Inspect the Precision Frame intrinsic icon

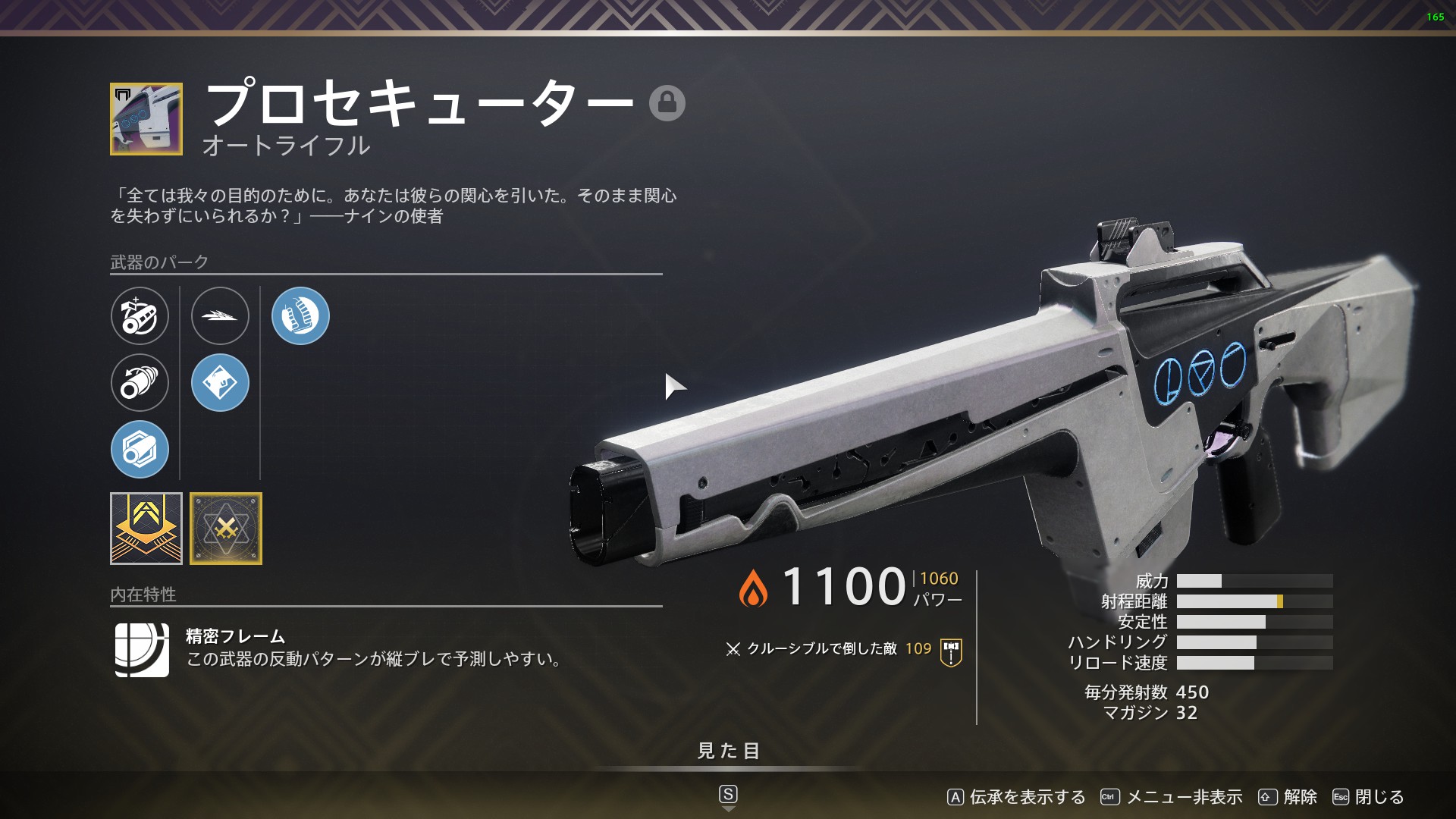(142, 650)
